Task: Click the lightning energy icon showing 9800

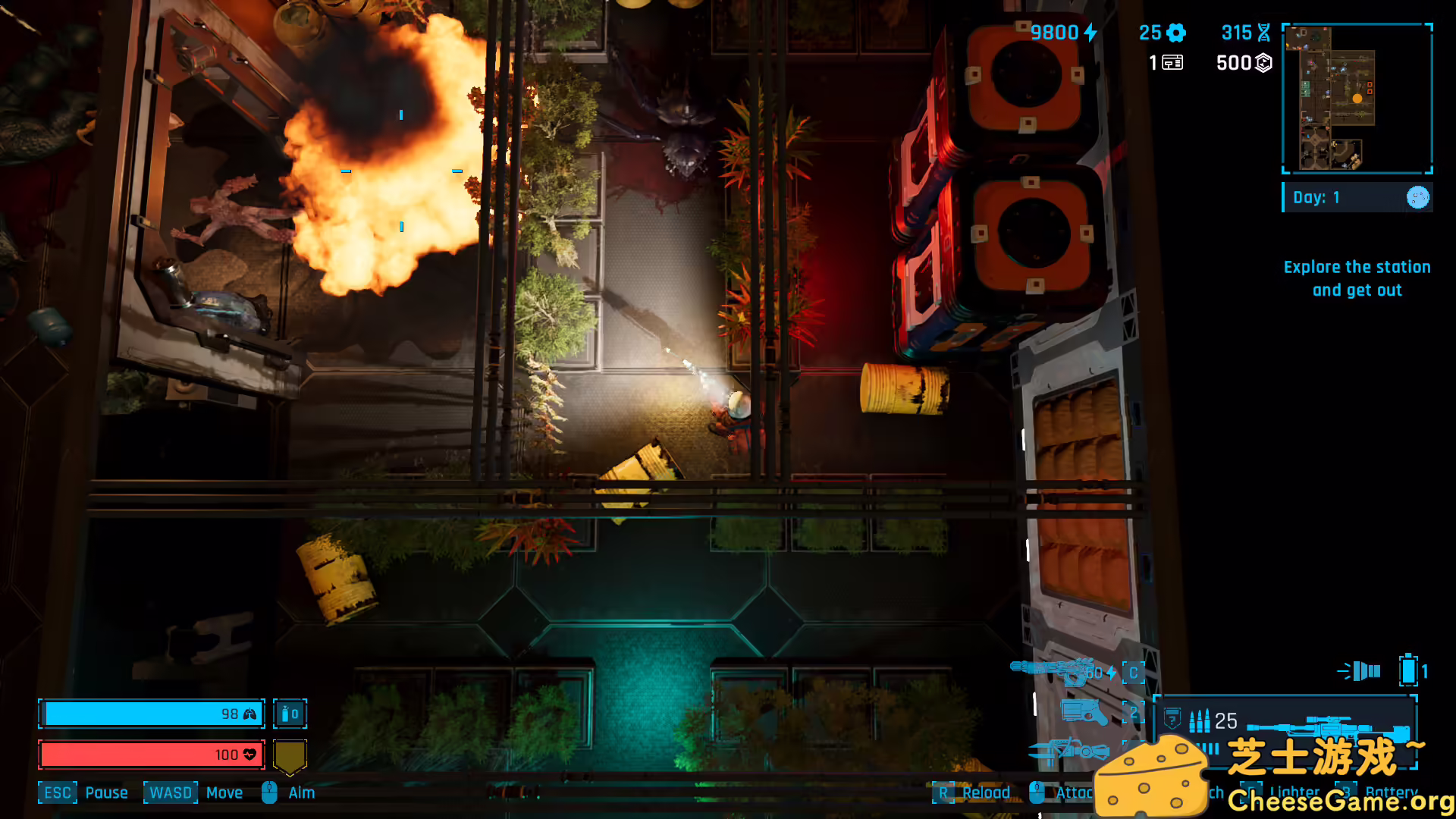Action: 1090,33
